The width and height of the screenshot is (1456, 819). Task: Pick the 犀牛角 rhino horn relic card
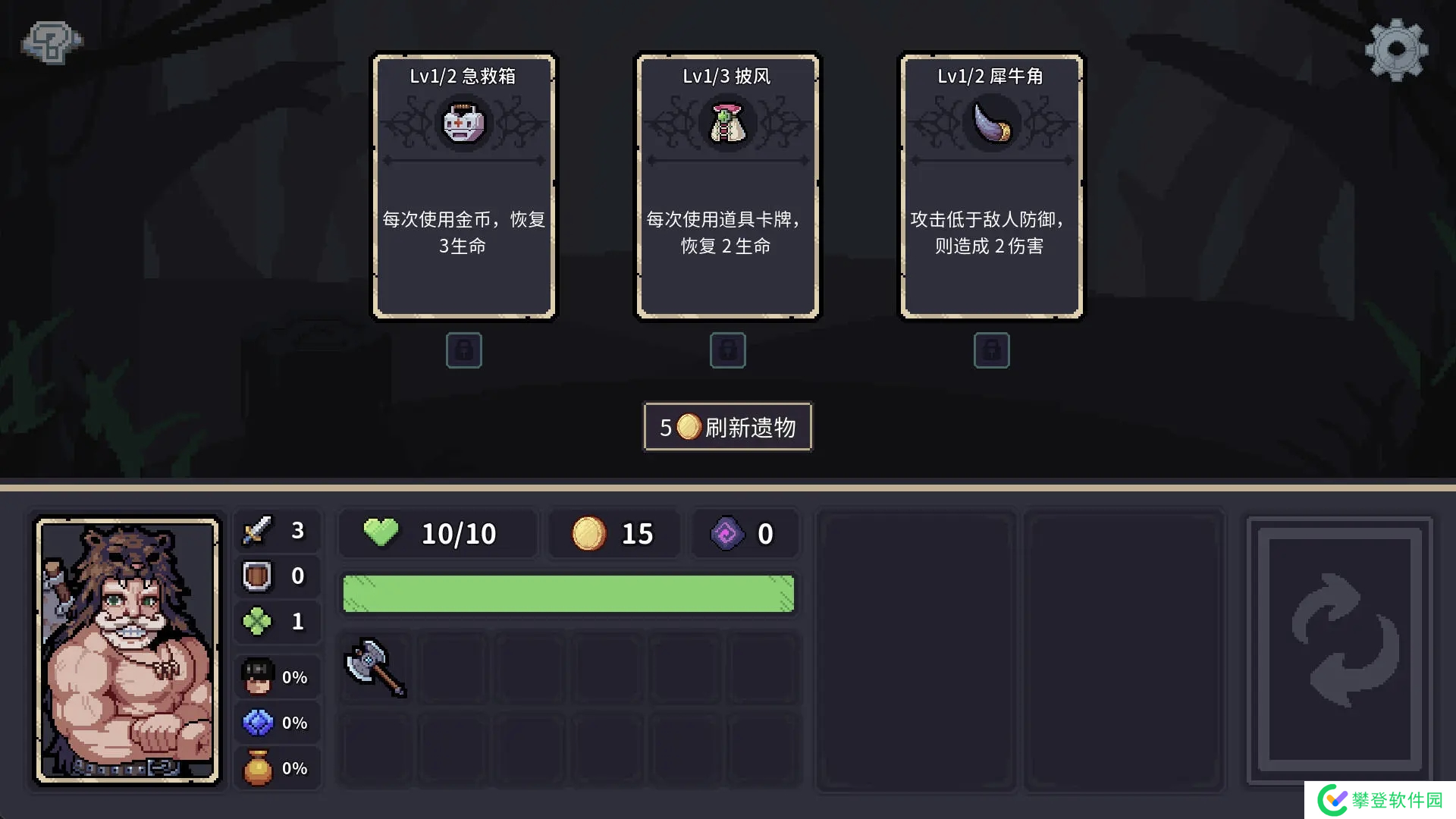coord(991,186)
